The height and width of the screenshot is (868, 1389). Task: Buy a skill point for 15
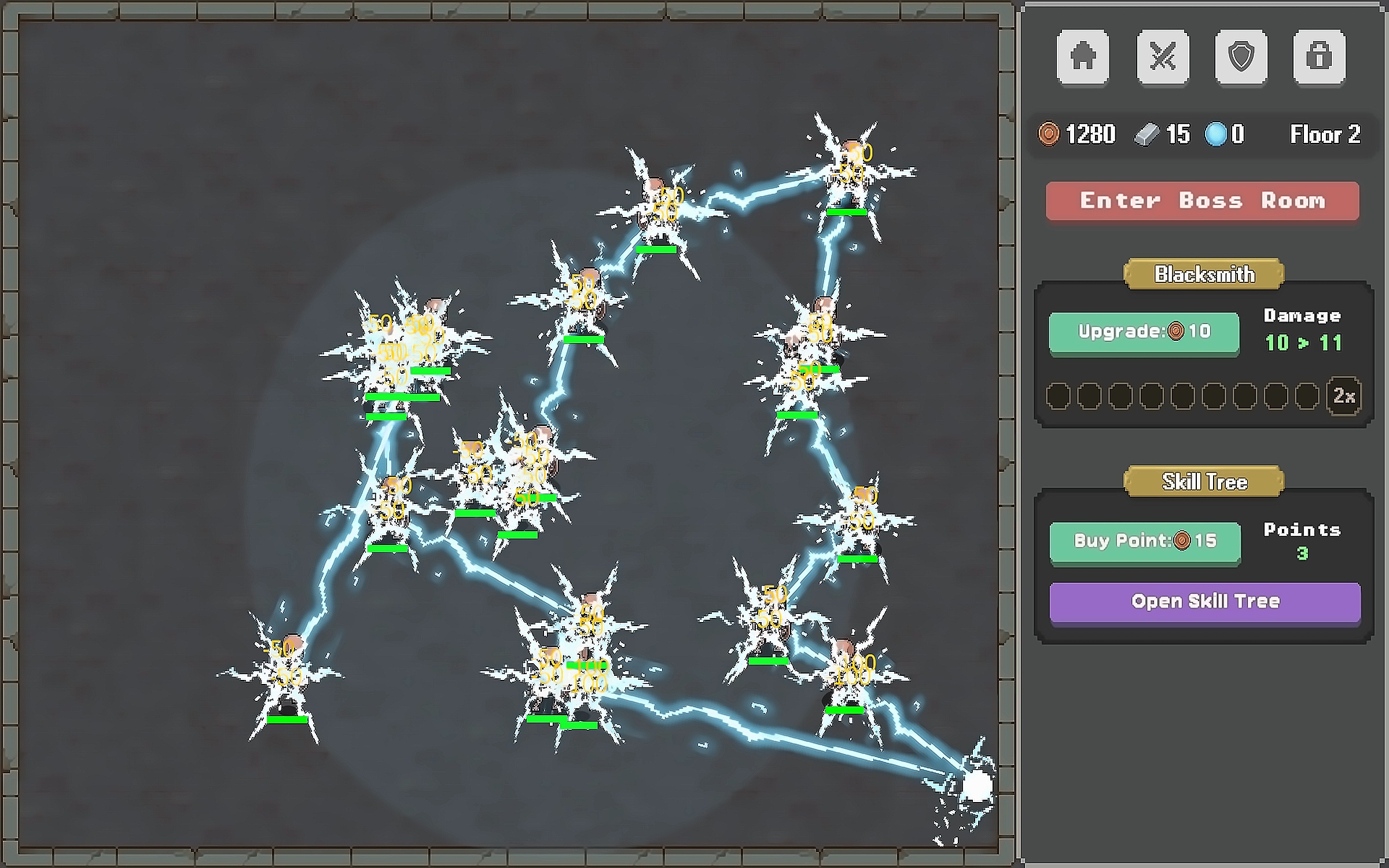pyautogui.click(x=1145, y=541)
